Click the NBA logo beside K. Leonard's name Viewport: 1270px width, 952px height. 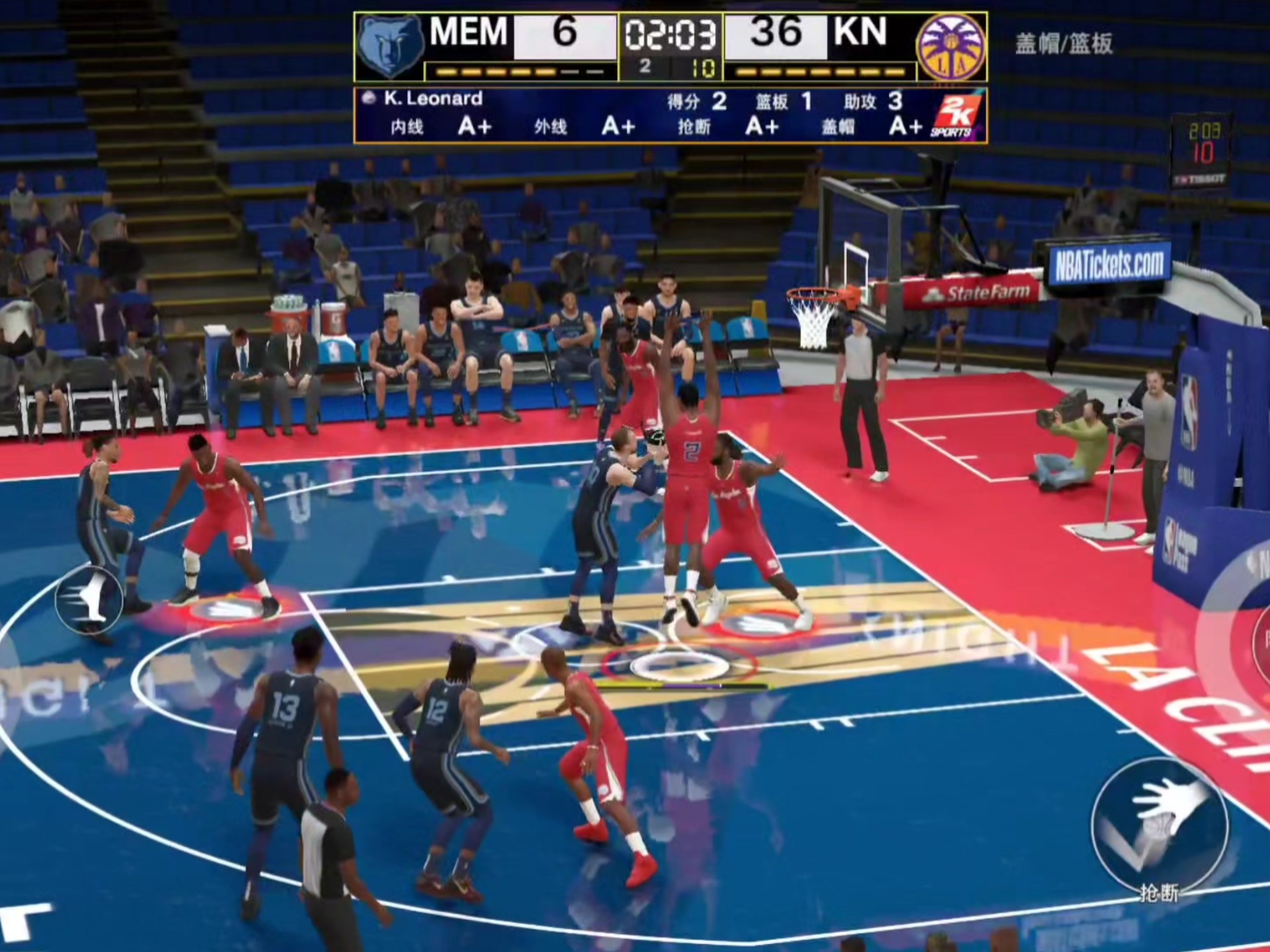(x=369, y=97)
